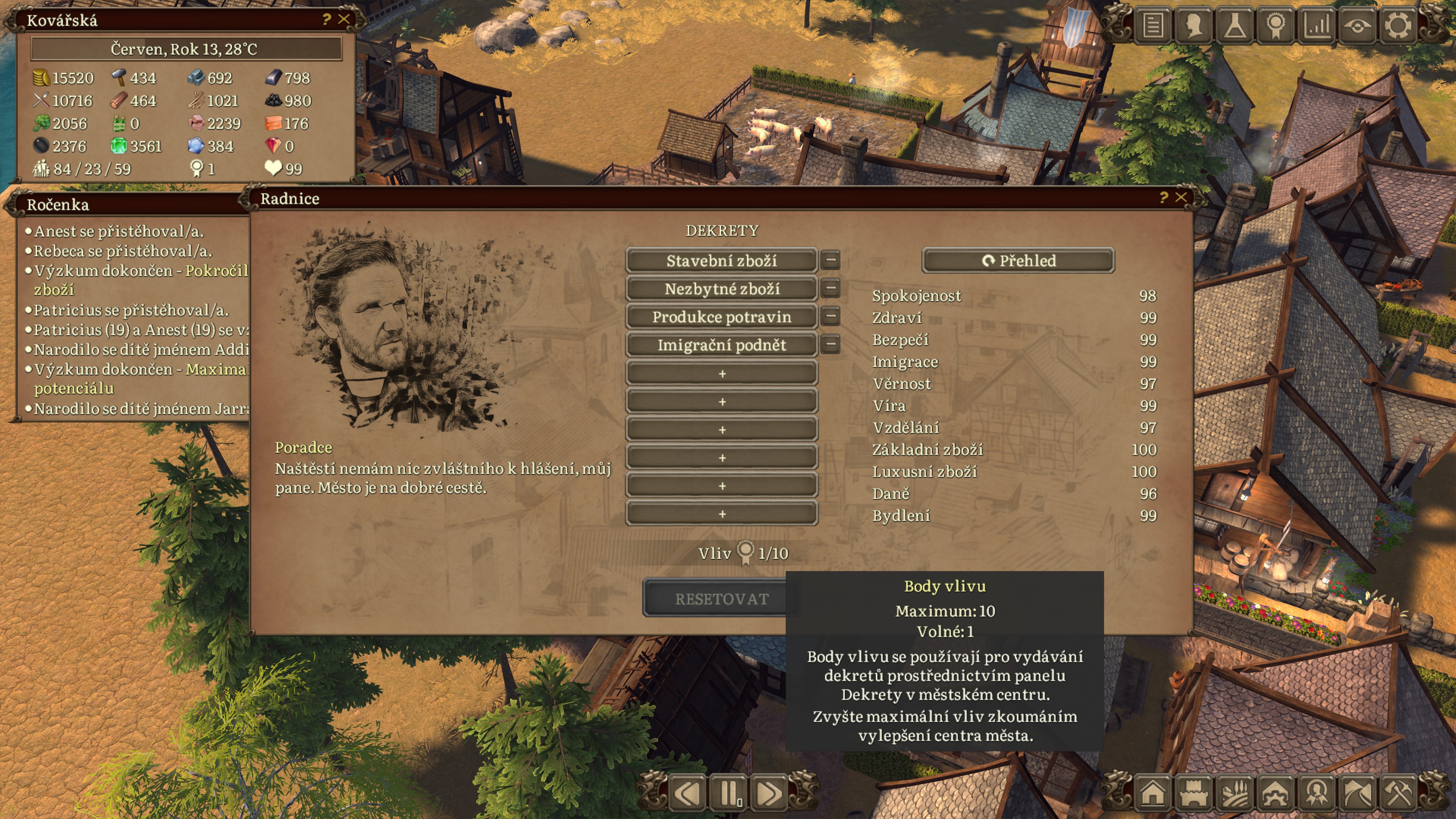
Task: Open the research flask panel
Action: point(1235,25)
